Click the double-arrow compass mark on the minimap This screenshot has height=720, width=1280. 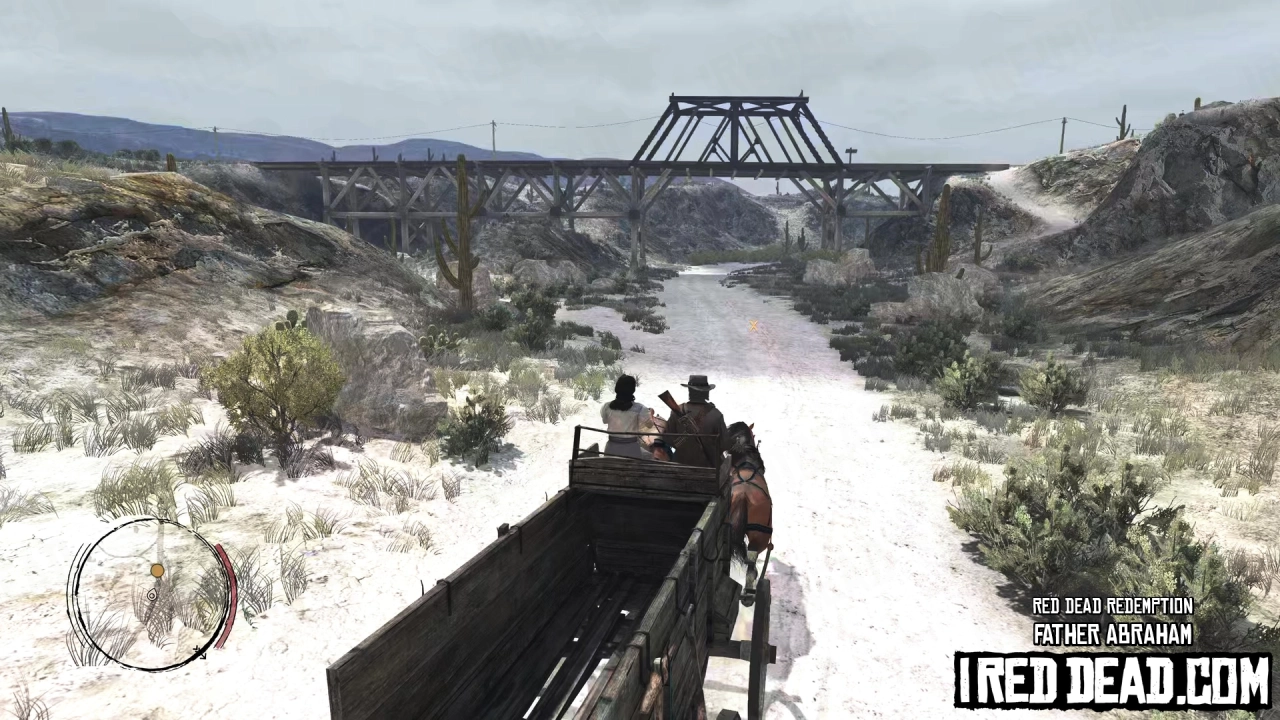(201, 653)
